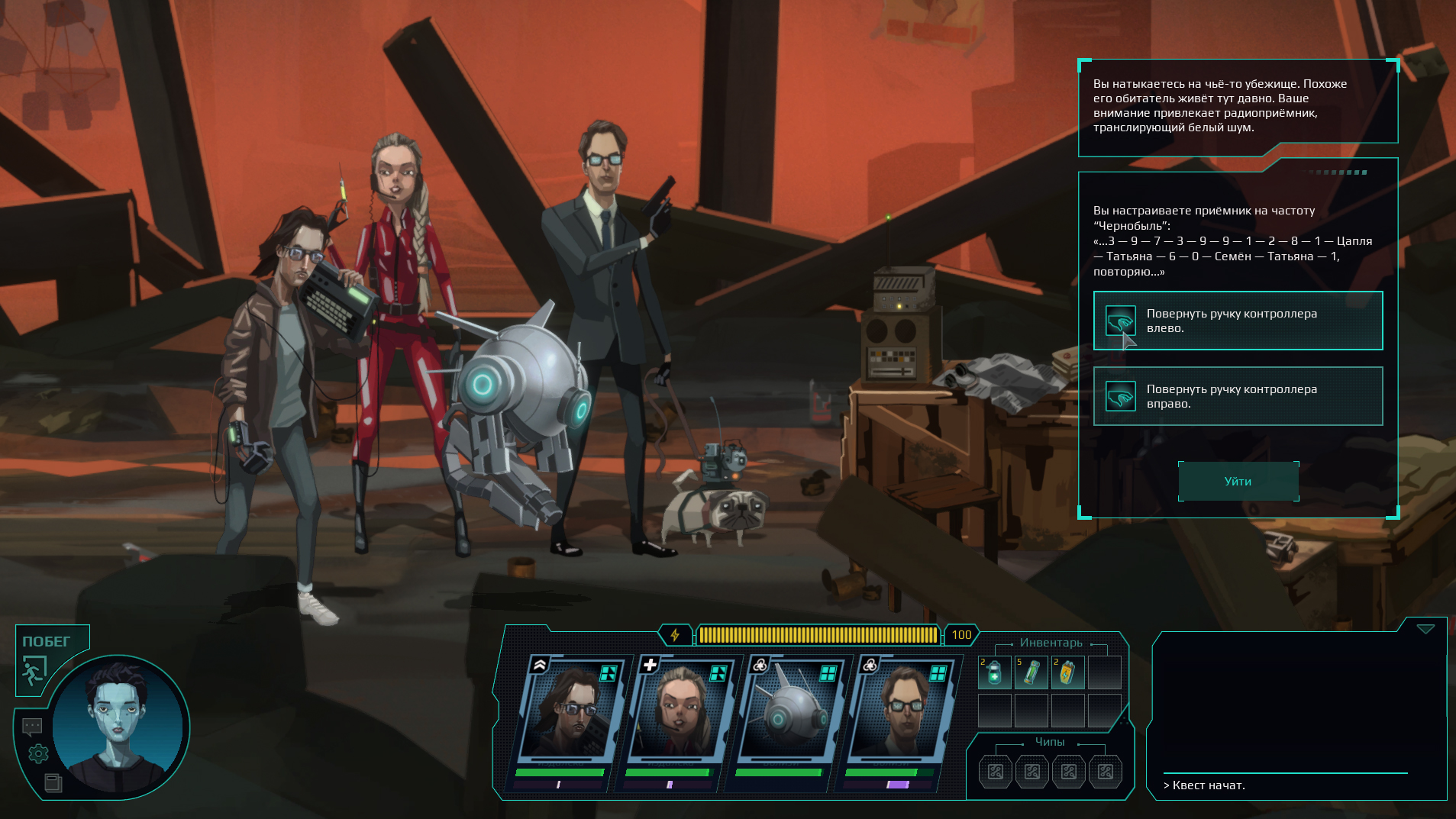The width and height of the screenshot is (1456, 819).
Task: Choose to turn the controller knob right
Action: click(1238, 396)
